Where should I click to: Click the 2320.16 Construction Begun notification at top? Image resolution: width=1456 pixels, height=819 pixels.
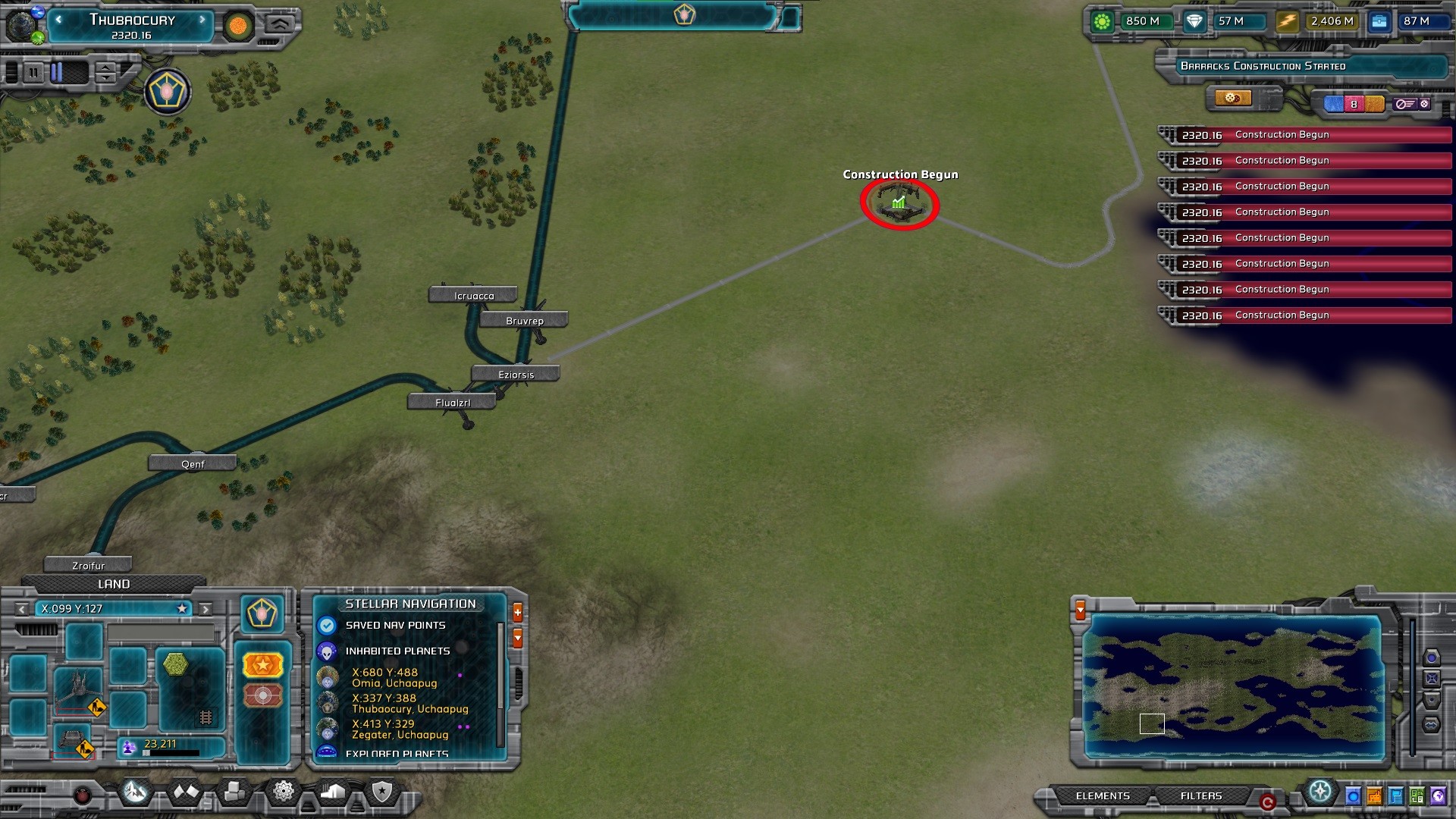tap(1304, 134)
